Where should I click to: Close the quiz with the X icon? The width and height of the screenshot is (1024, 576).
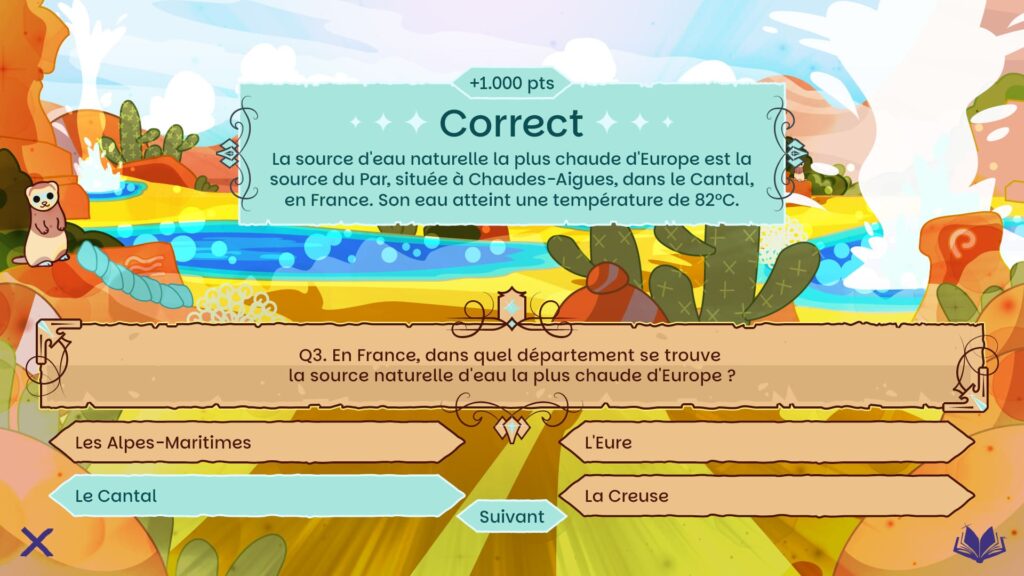tap(37, 543)
